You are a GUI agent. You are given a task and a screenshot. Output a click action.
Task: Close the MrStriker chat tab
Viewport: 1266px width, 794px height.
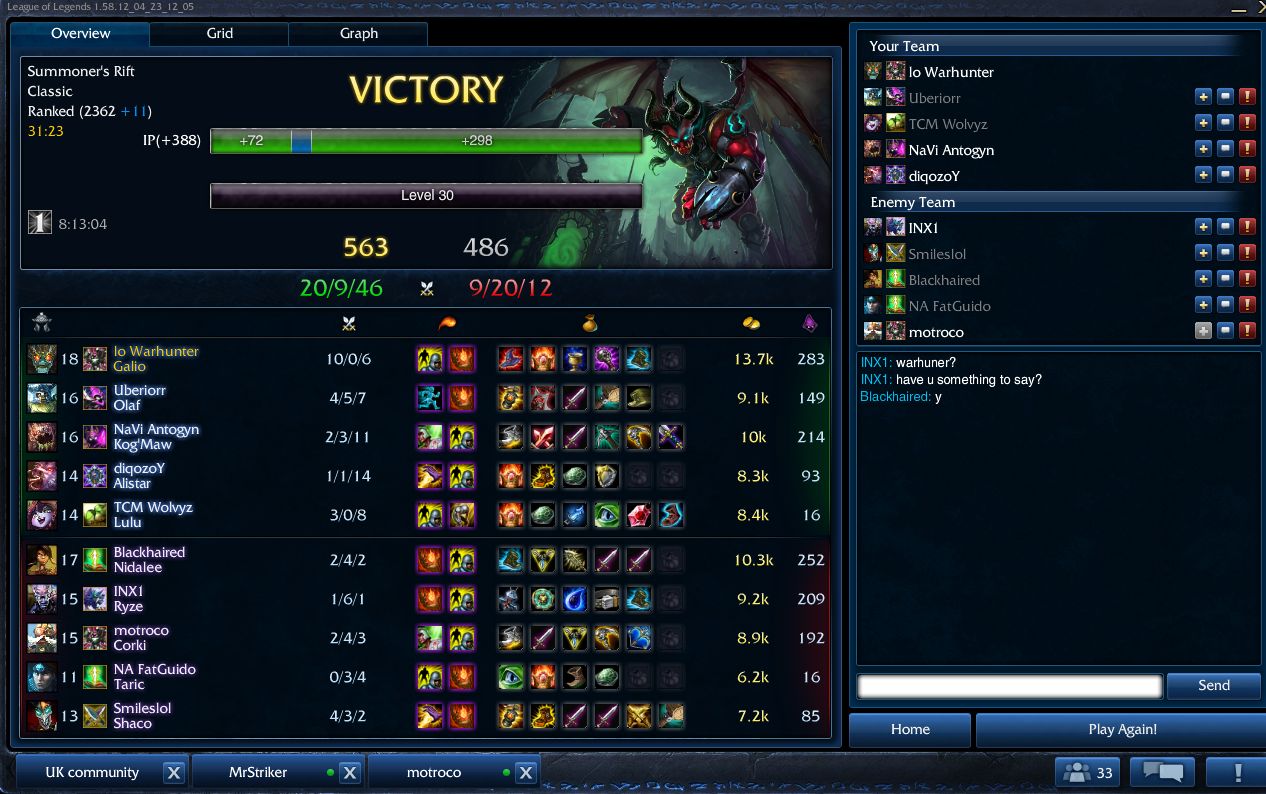349,773
